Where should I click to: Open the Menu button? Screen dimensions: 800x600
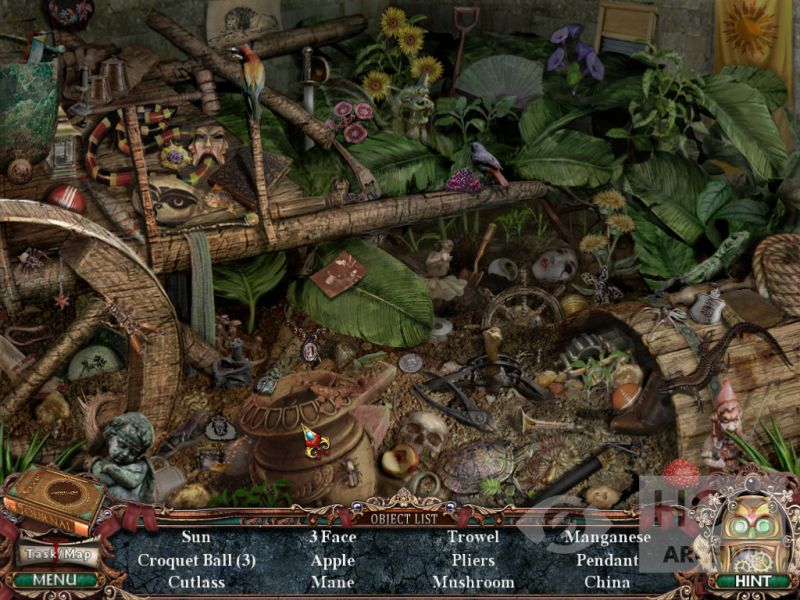(53, 580)
